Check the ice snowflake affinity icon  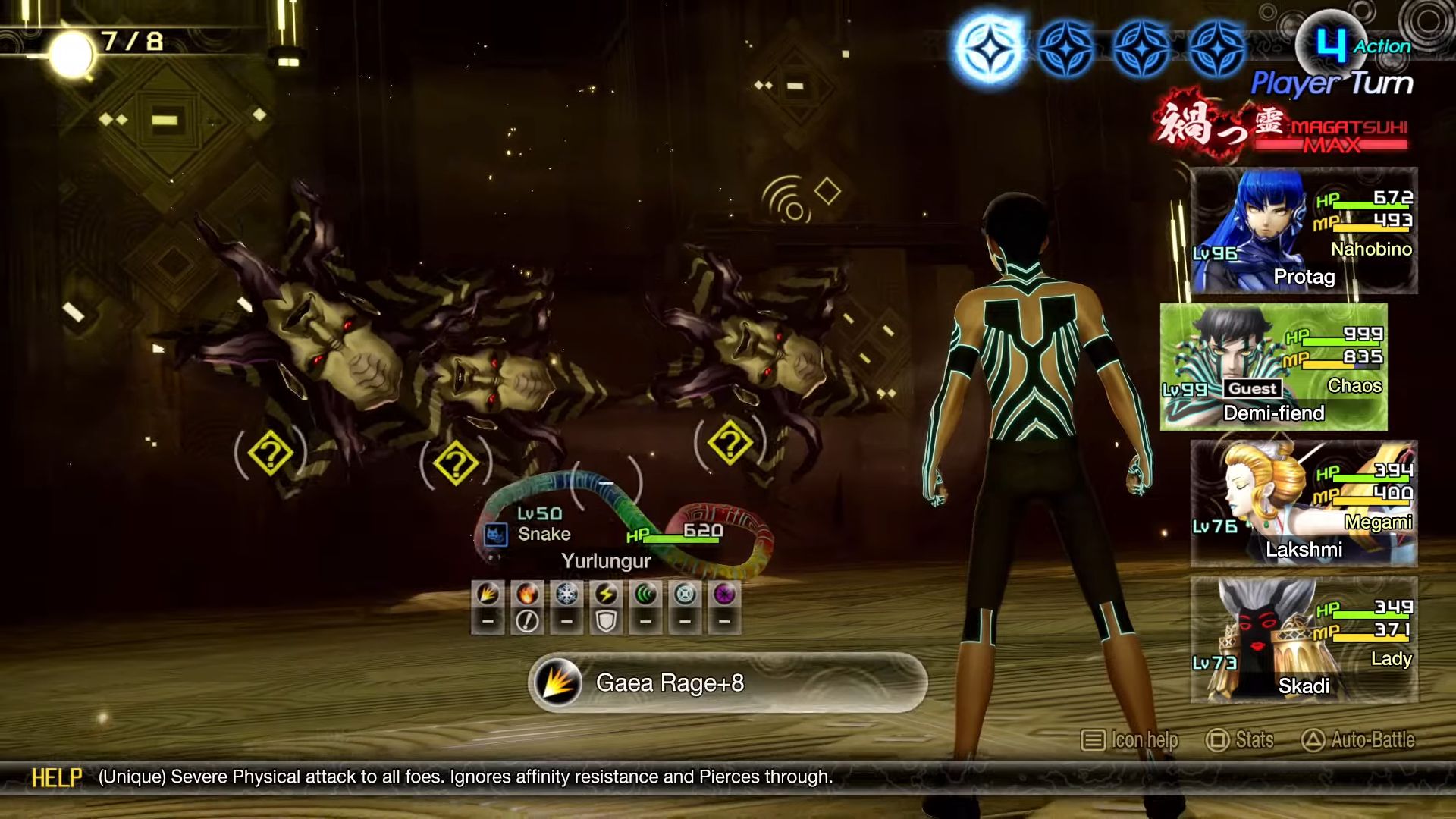click(566, 595)
